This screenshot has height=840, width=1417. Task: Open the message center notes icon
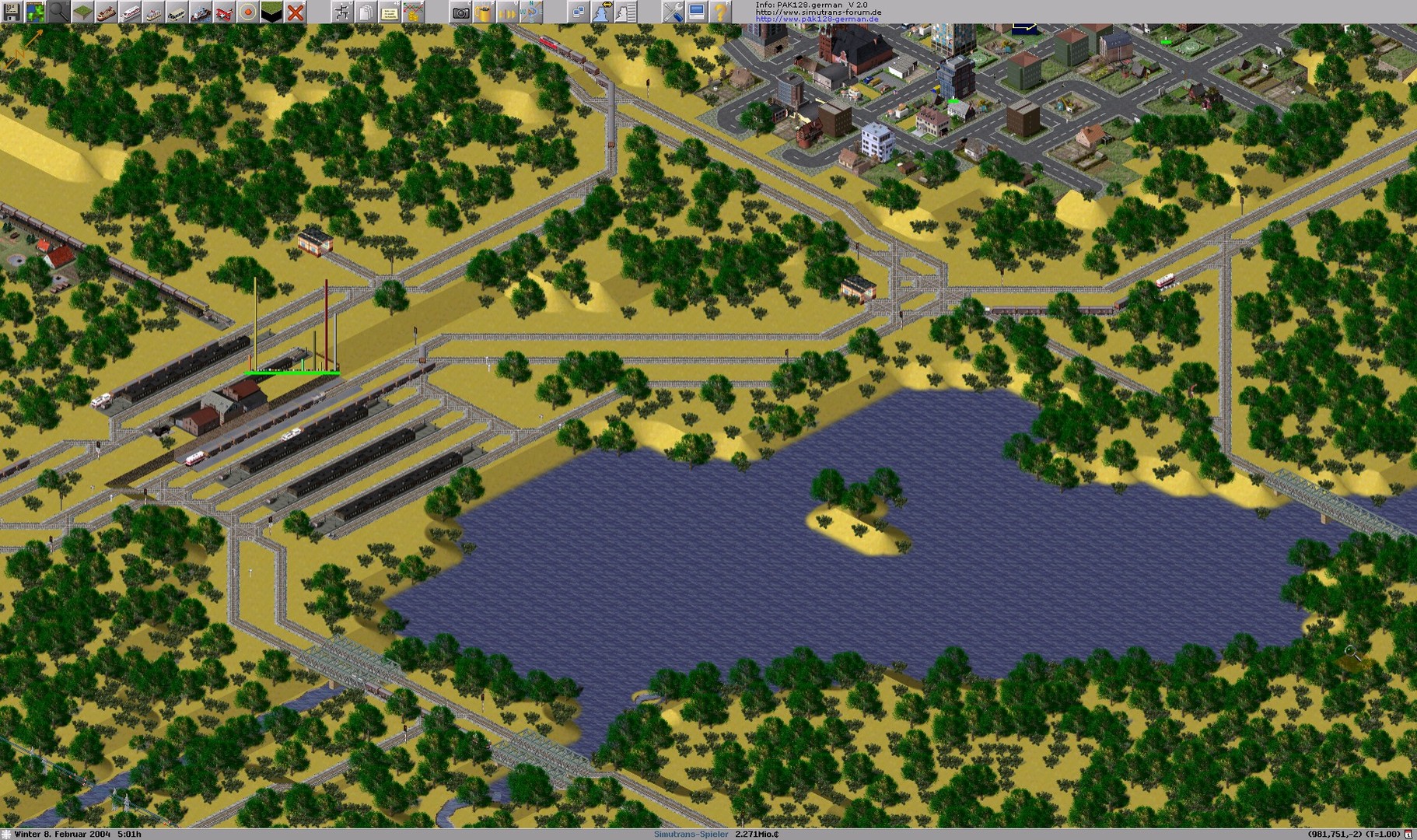click(x=390, y=13)
